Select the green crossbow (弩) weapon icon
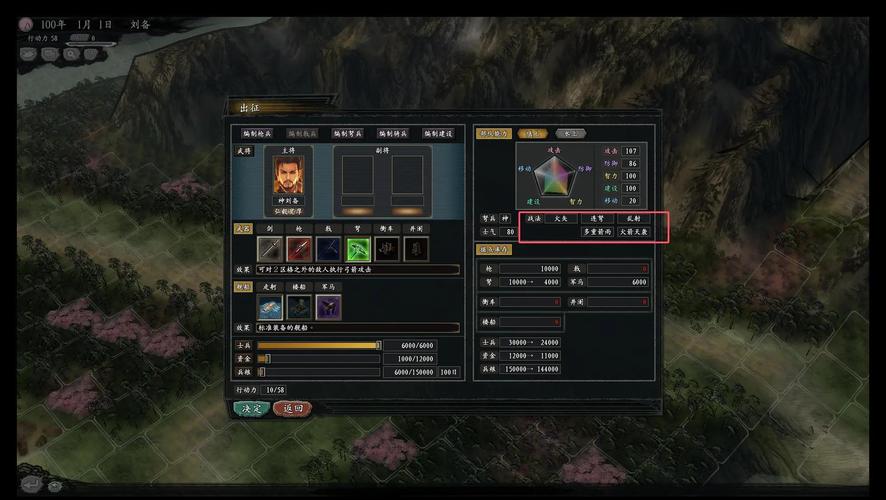 pos(357,249)
